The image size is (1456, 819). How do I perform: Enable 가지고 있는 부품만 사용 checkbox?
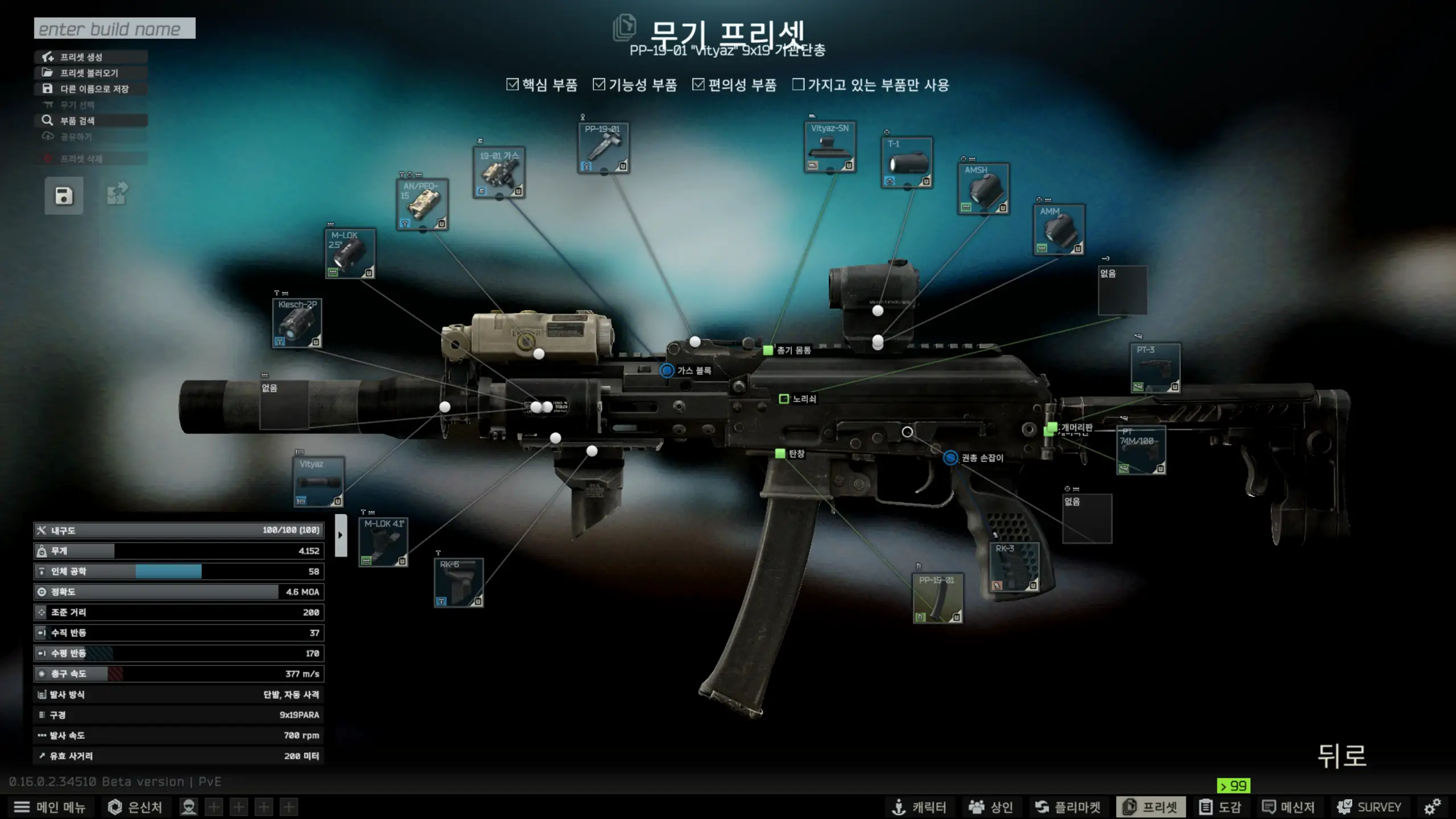point(799,85)
